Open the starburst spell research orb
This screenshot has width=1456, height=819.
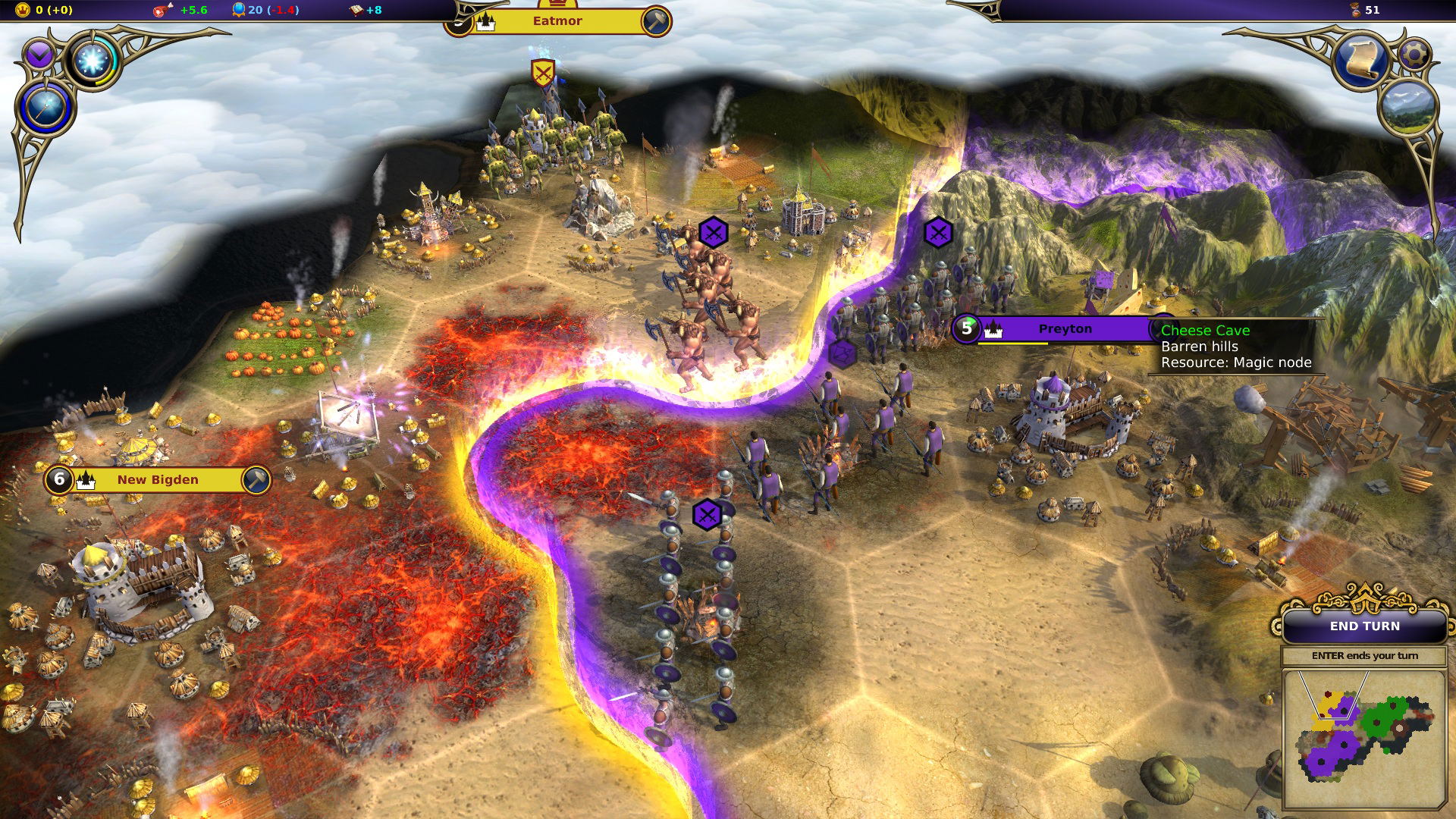[x=93, y=61]
